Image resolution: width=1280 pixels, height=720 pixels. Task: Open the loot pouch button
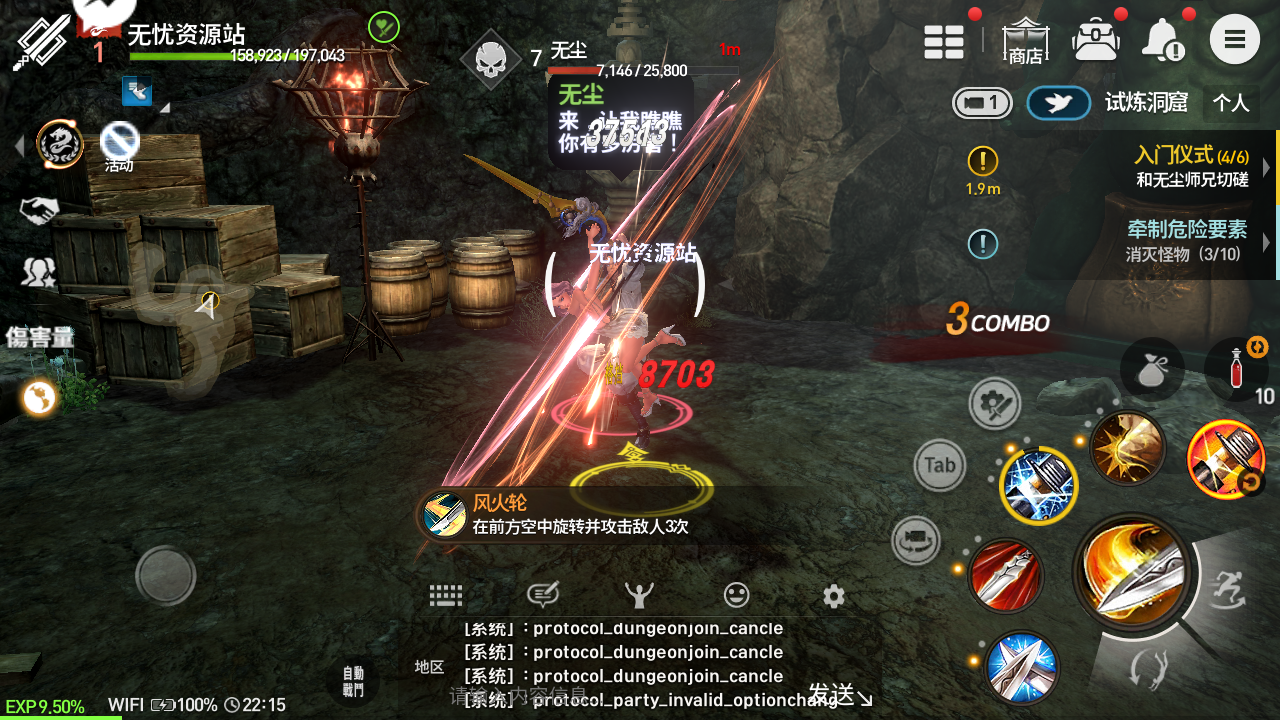click(x=1152, y=369)
